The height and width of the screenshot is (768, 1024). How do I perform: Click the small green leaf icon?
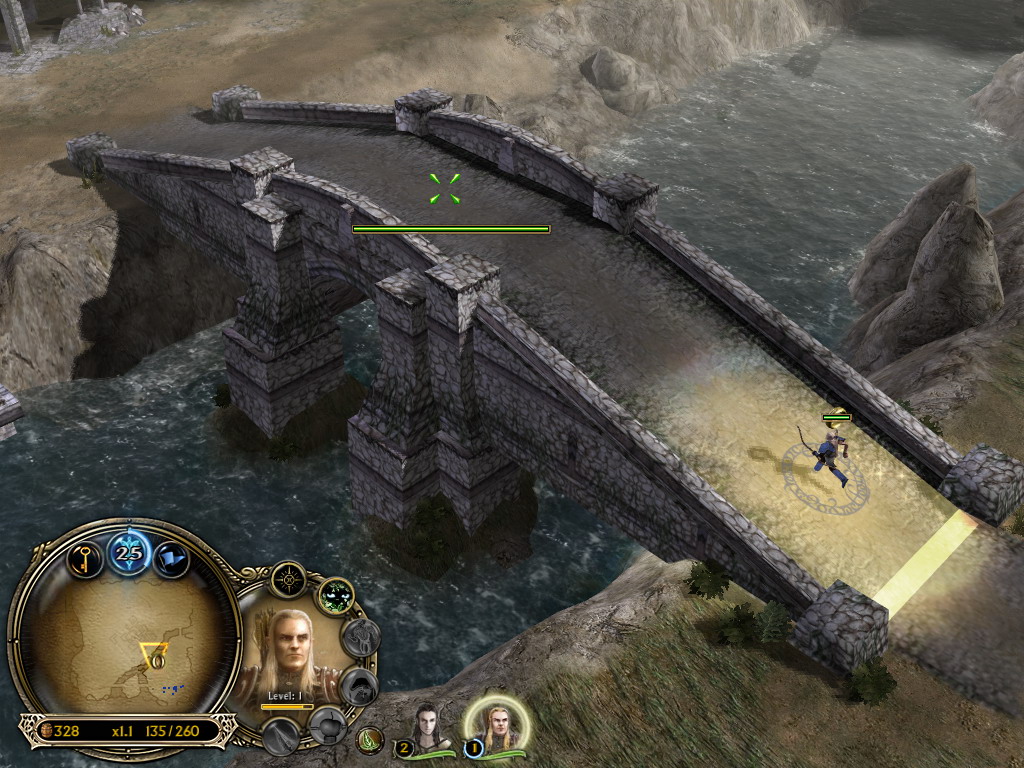tap(370, 741)
